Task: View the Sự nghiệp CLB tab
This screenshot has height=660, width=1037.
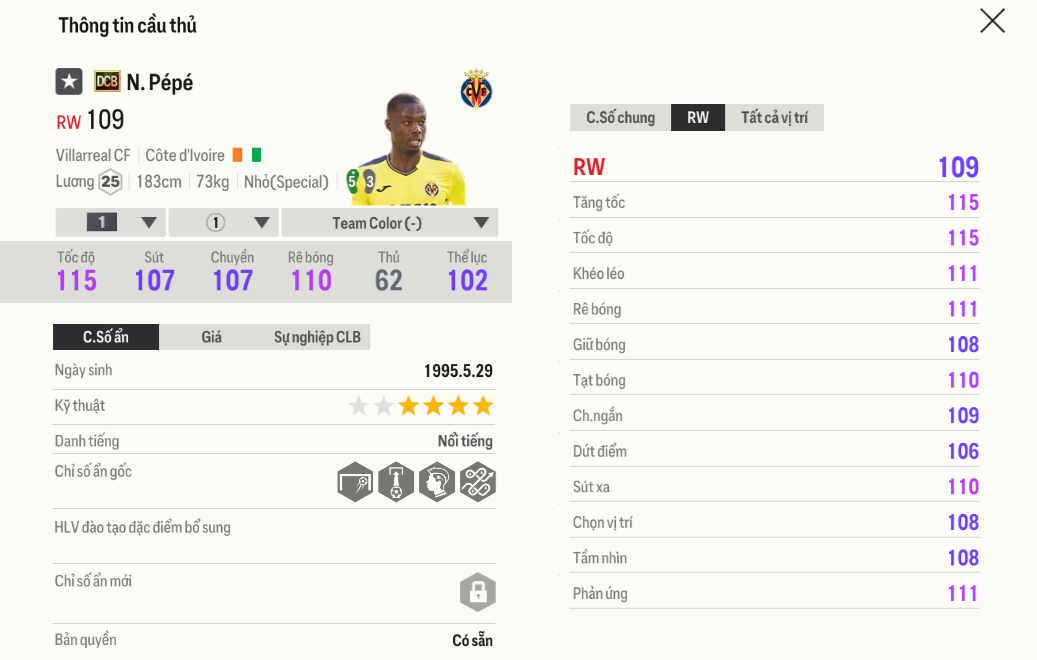Action: (317, 337)
